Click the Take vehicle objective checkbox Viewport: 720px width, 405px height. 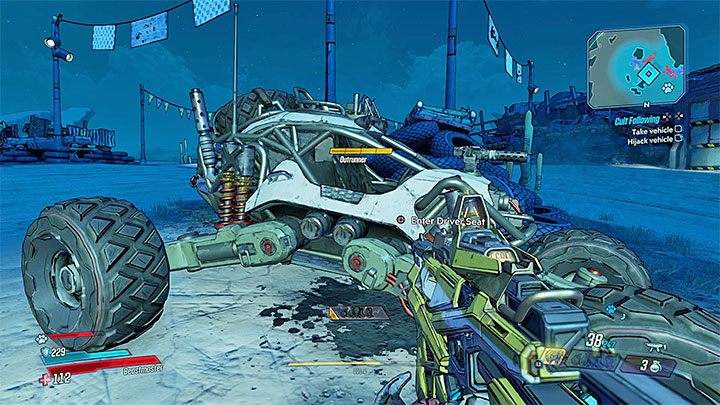[x=677, y=128]
